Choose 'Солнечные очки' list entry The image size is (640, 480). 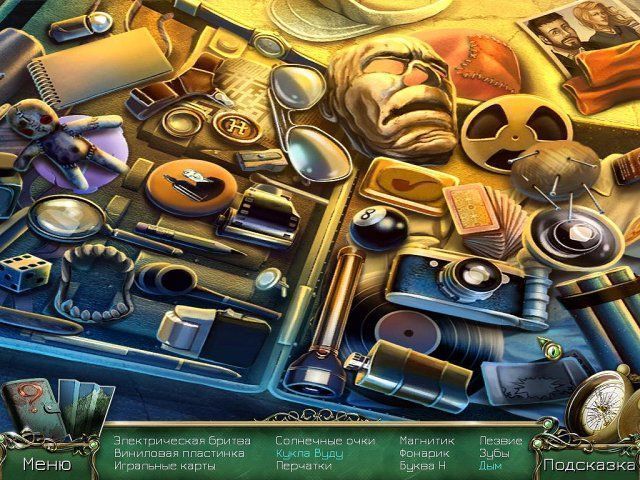click(x=325, y=440)
